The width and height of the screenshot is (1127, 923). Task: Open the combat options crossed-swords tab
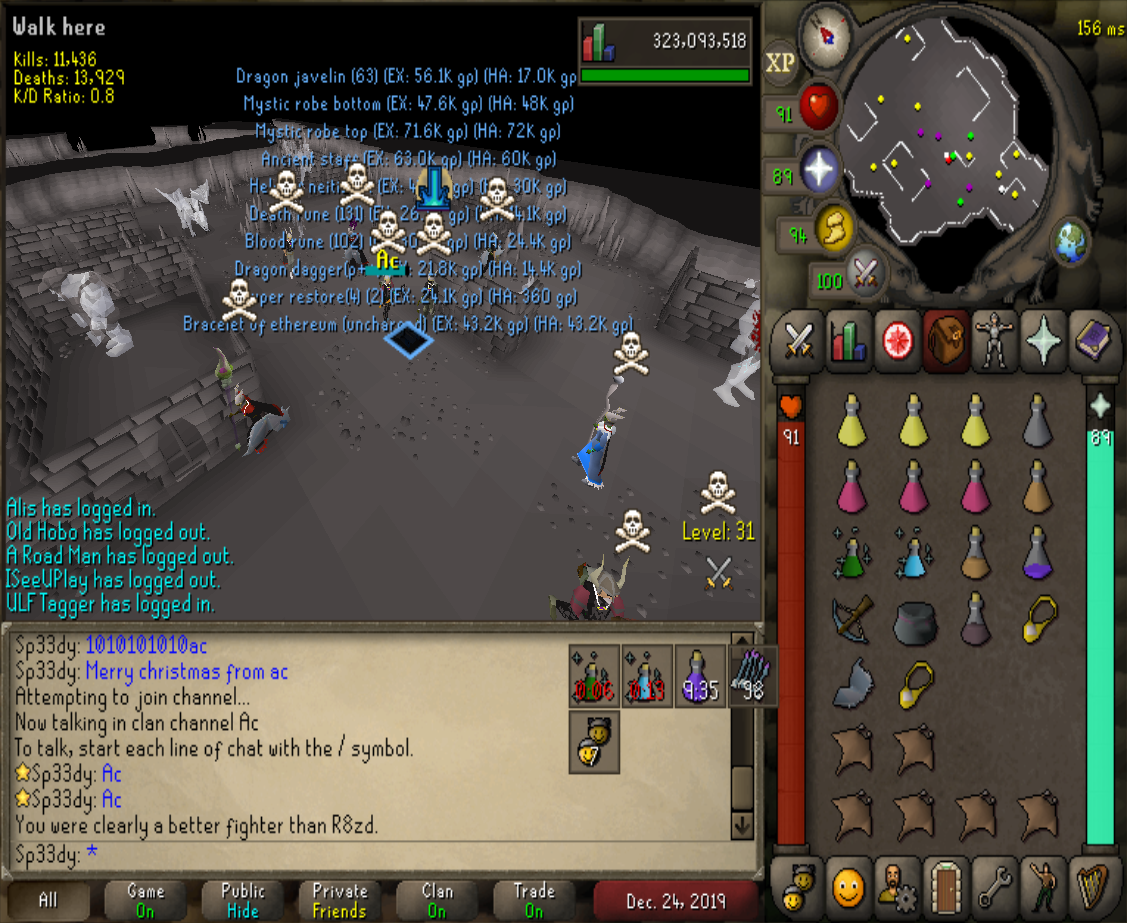798,340
